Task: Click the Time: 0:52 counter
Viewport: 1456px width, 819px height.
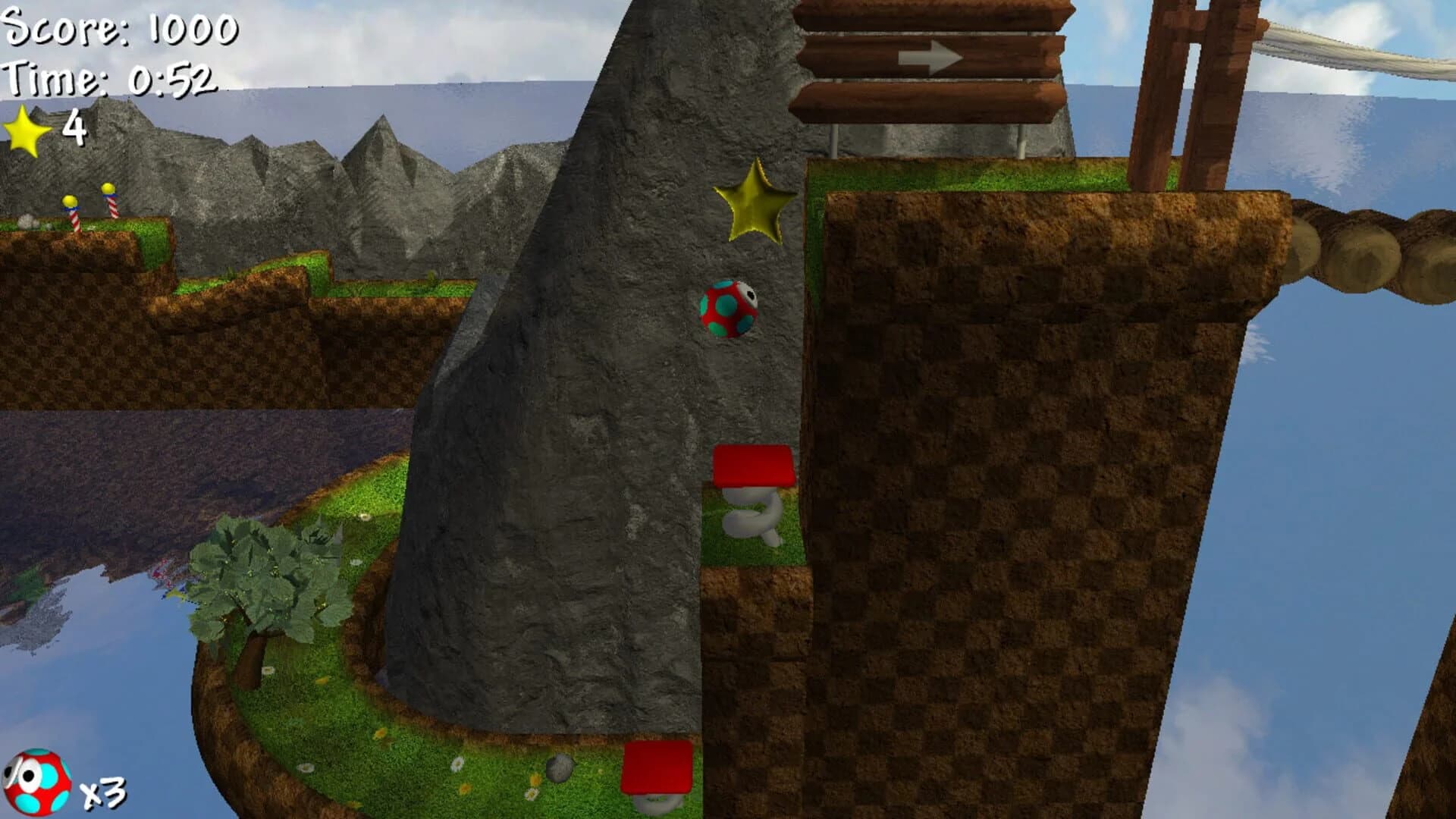Action: pos(110,80)
